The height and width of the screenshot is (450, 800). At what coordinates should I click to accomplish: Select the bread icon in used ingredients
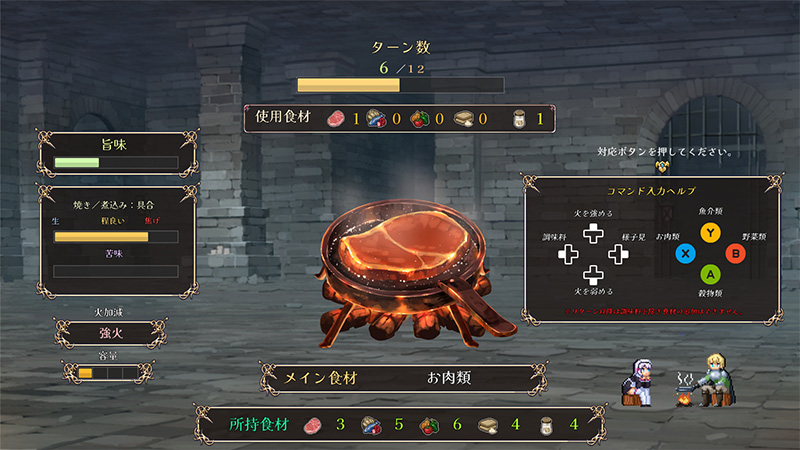click(464, 118)
